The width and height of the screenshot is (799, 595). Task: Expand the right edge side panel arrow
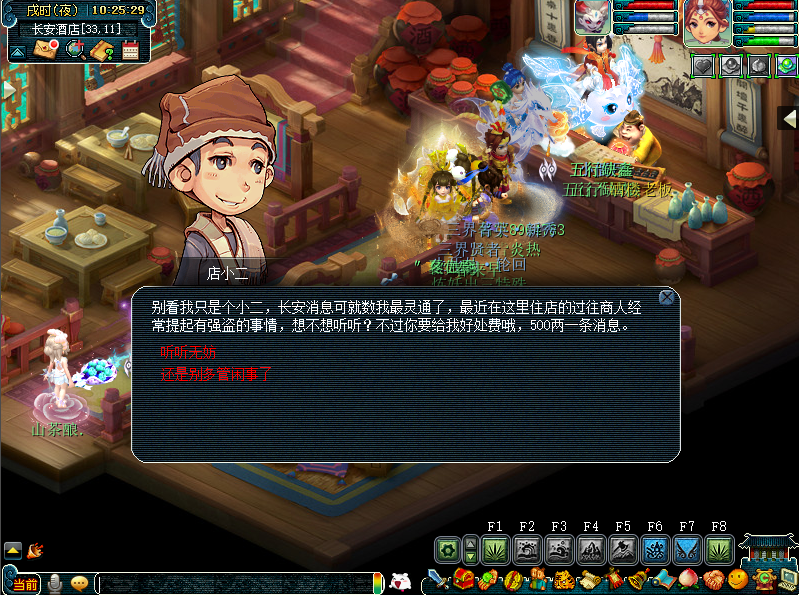point(789,118)
